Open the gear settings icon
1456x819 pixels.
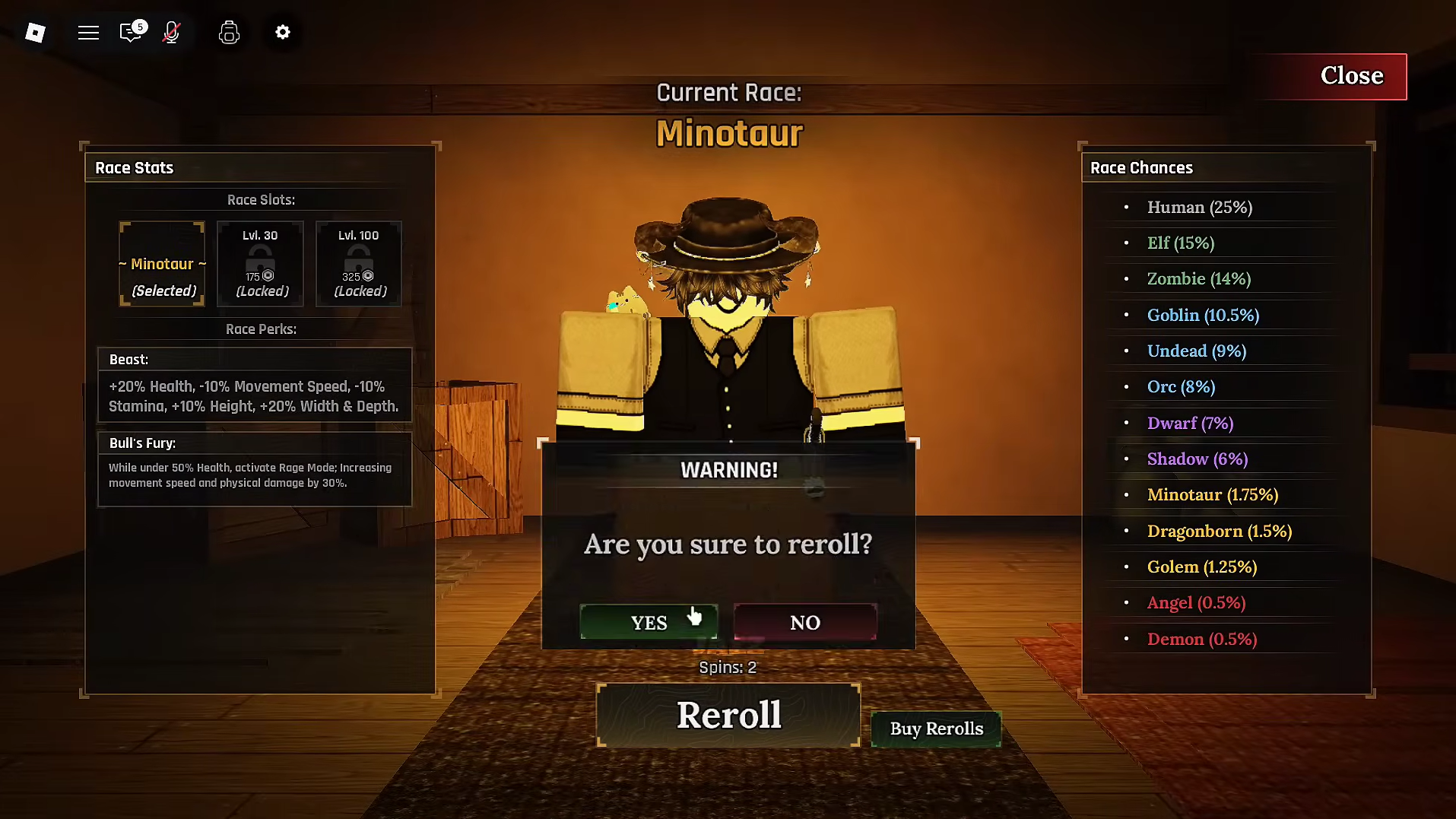pos(283,32)
